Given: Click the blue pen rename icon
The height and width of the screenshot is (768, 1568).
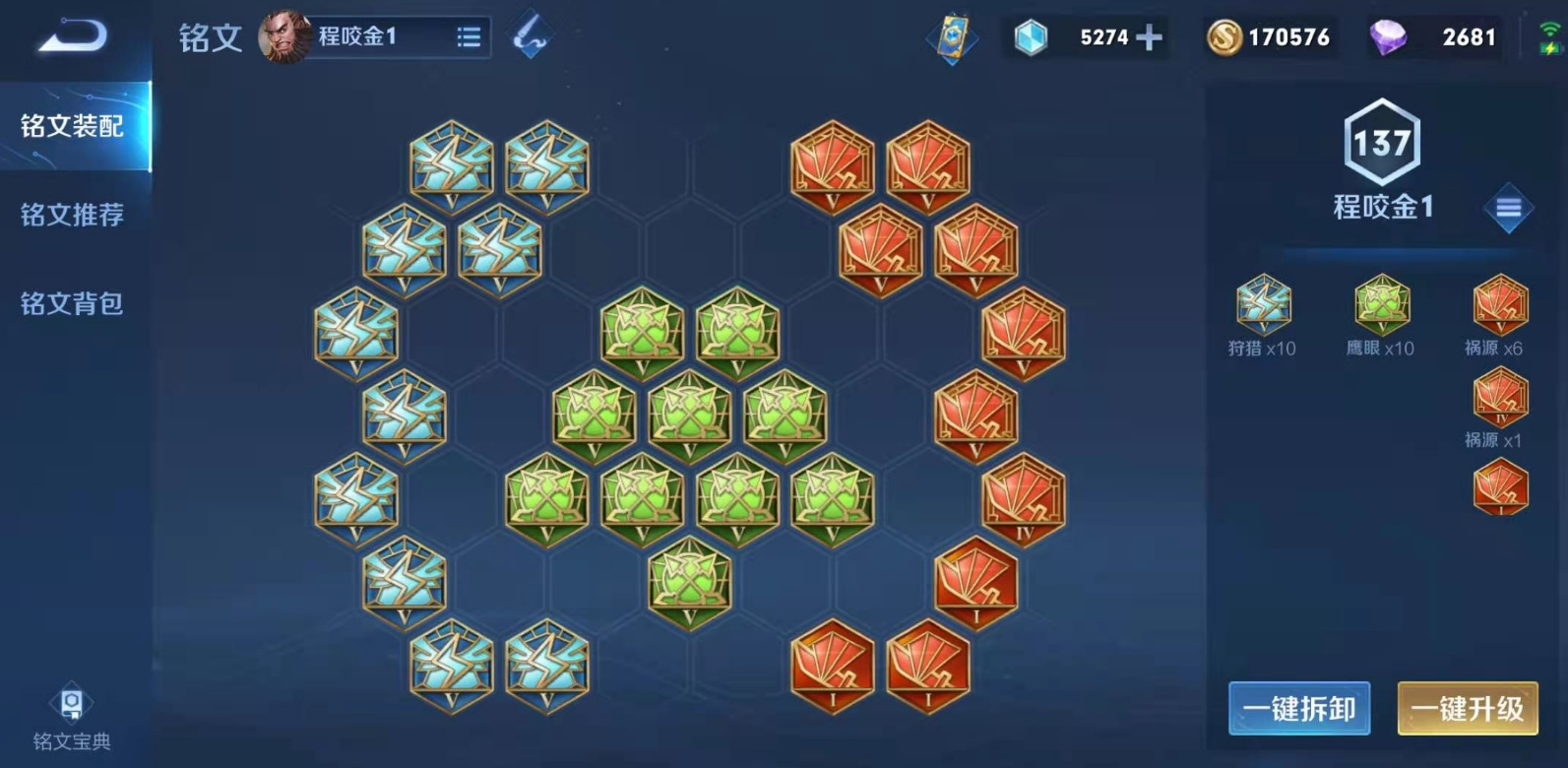Looking at the screenshot, I should [531, 36].
